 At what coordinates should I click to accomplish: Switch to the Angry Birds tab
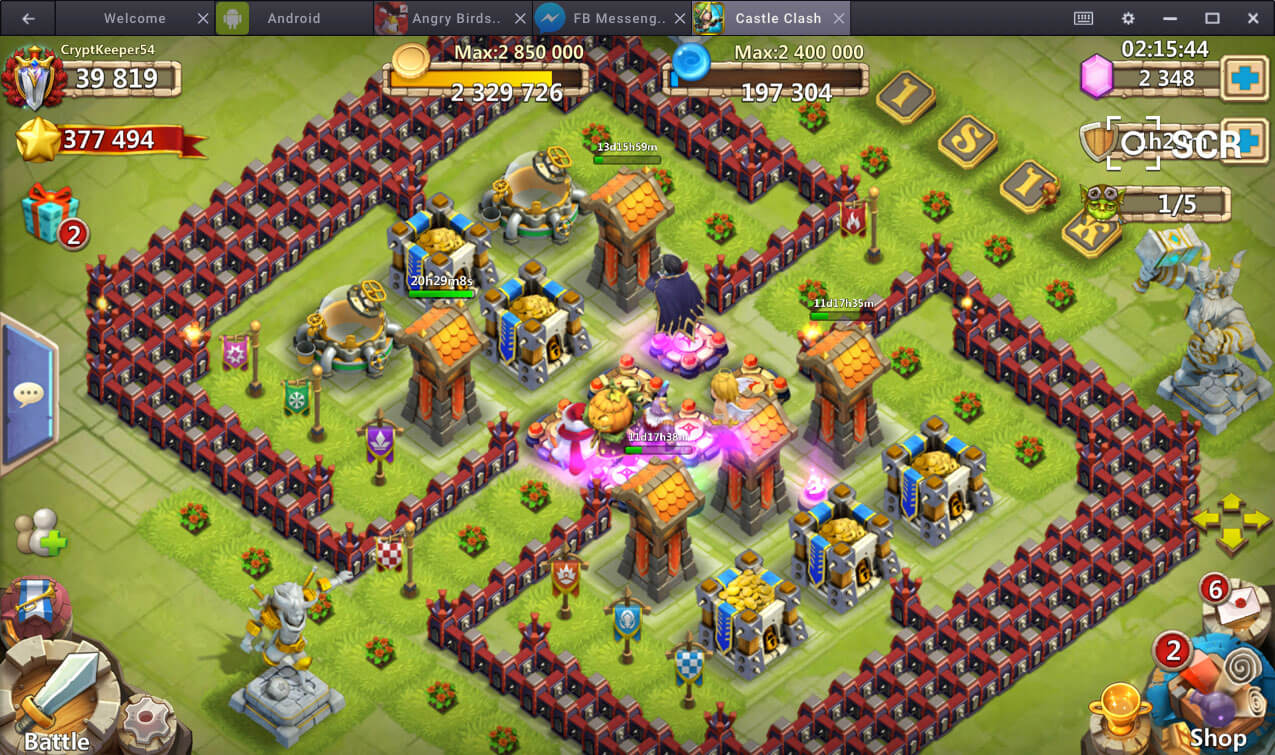point(450,18)
